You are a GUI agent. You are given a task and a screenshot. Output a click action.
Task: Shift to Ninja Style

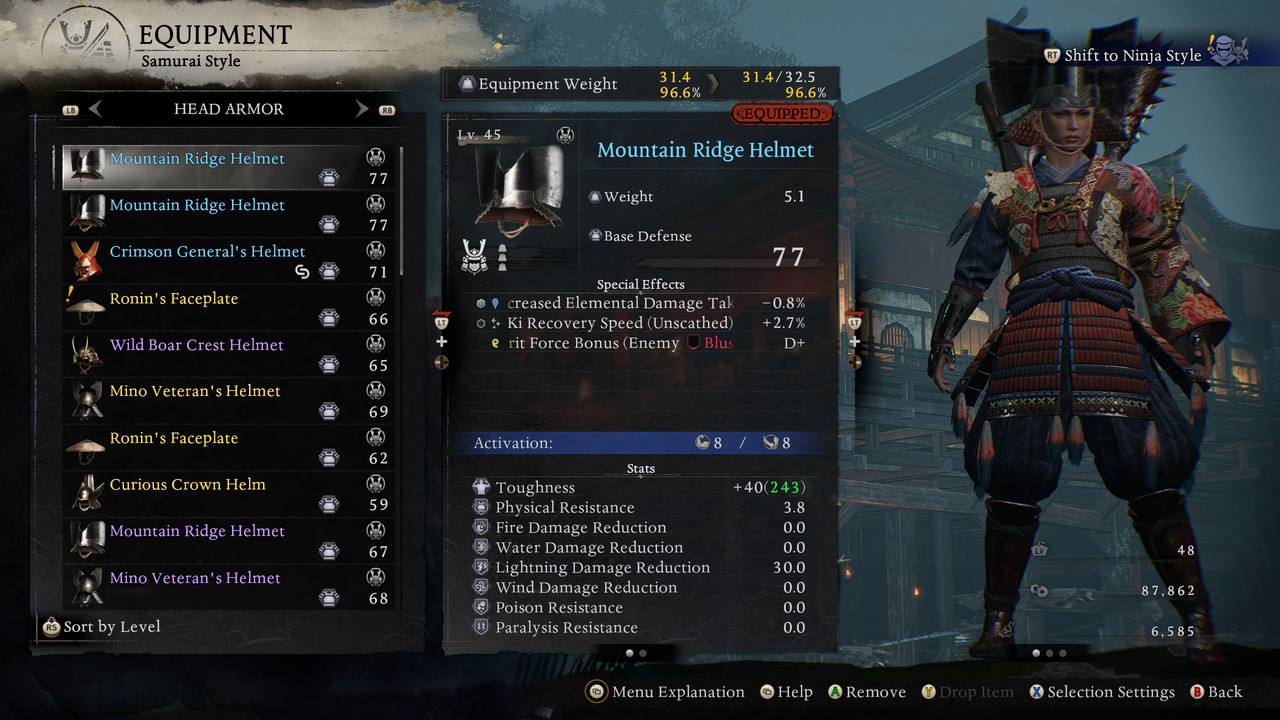pyautogui.click(x=1132, y=55)
